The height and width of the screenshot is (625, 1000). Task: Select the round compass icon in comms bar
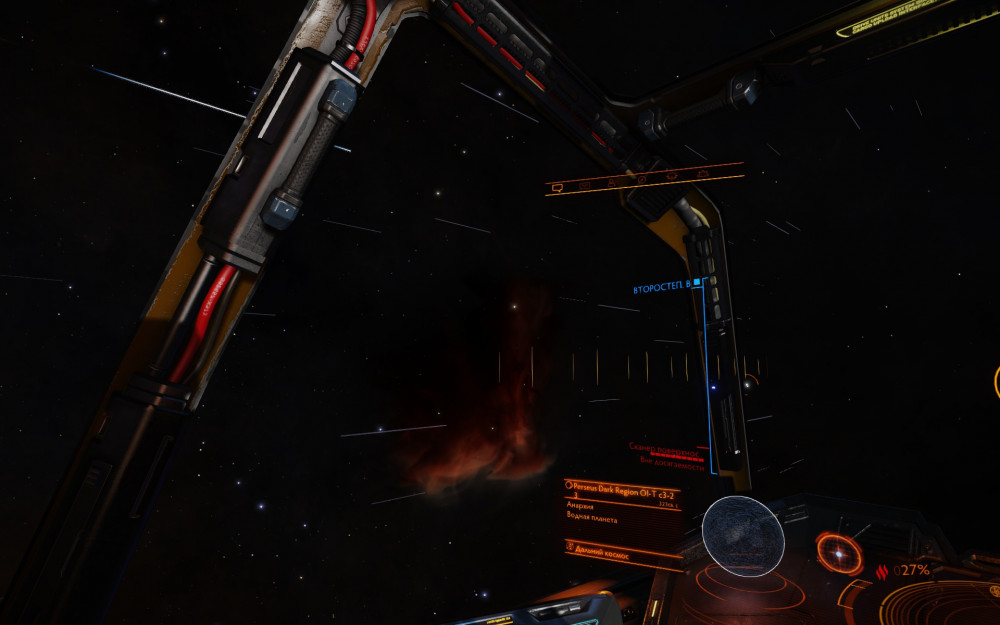tap(641, 180)
